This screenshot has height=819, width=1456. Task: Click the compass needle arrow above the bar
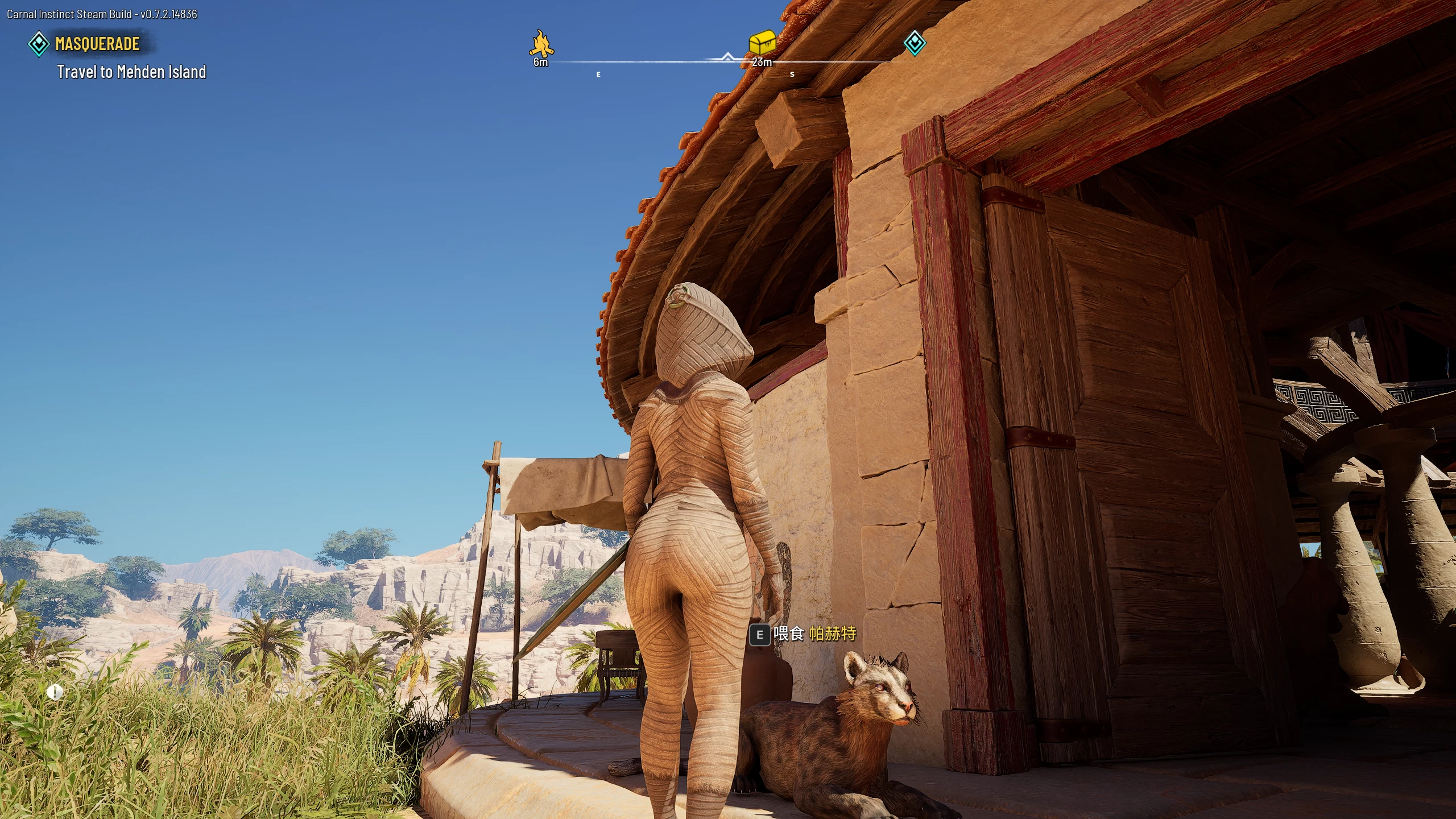tap(727, 57)
